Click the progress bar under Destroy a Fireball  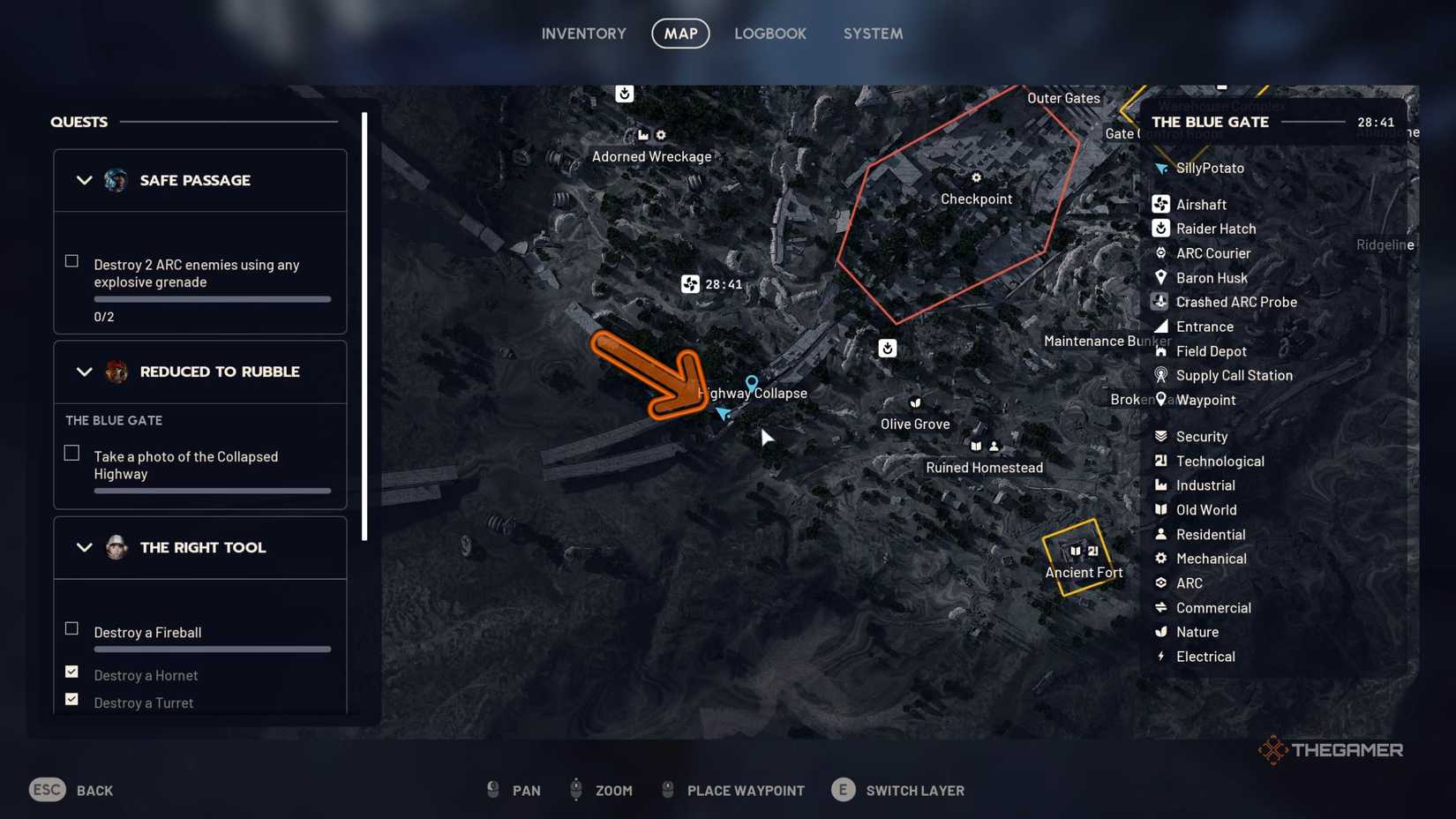tap(212, 650)
